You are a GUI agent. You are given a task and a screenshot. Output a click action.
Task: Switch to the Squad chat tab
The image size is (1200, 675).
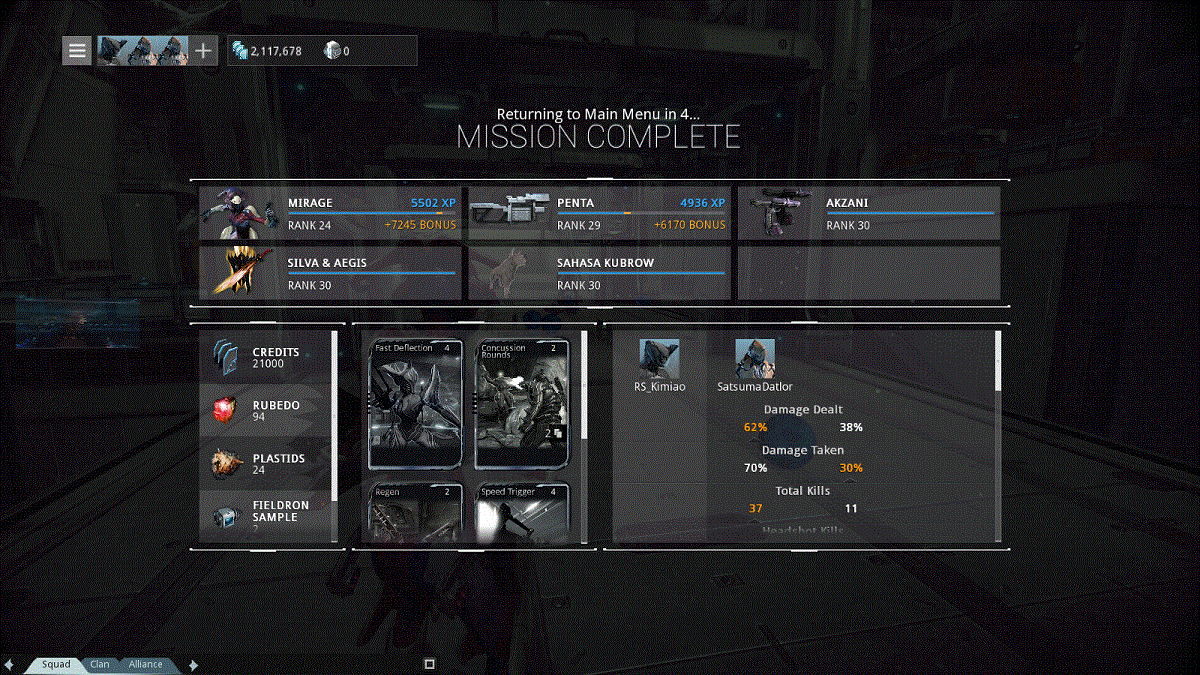pos(56,664)
